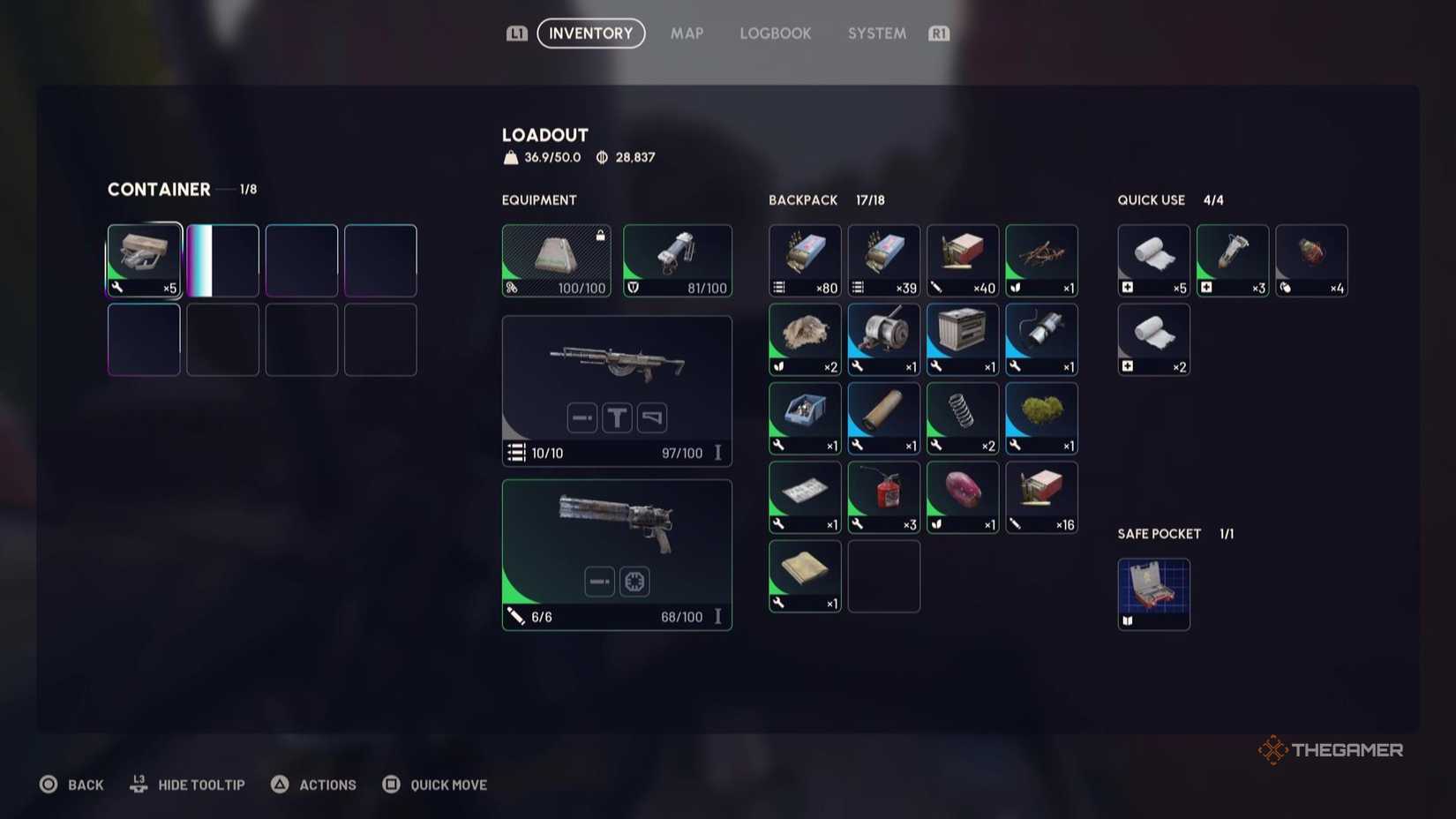
Task: Click the crosshair mod slot on the revolver
Action: tap(634, 582)
